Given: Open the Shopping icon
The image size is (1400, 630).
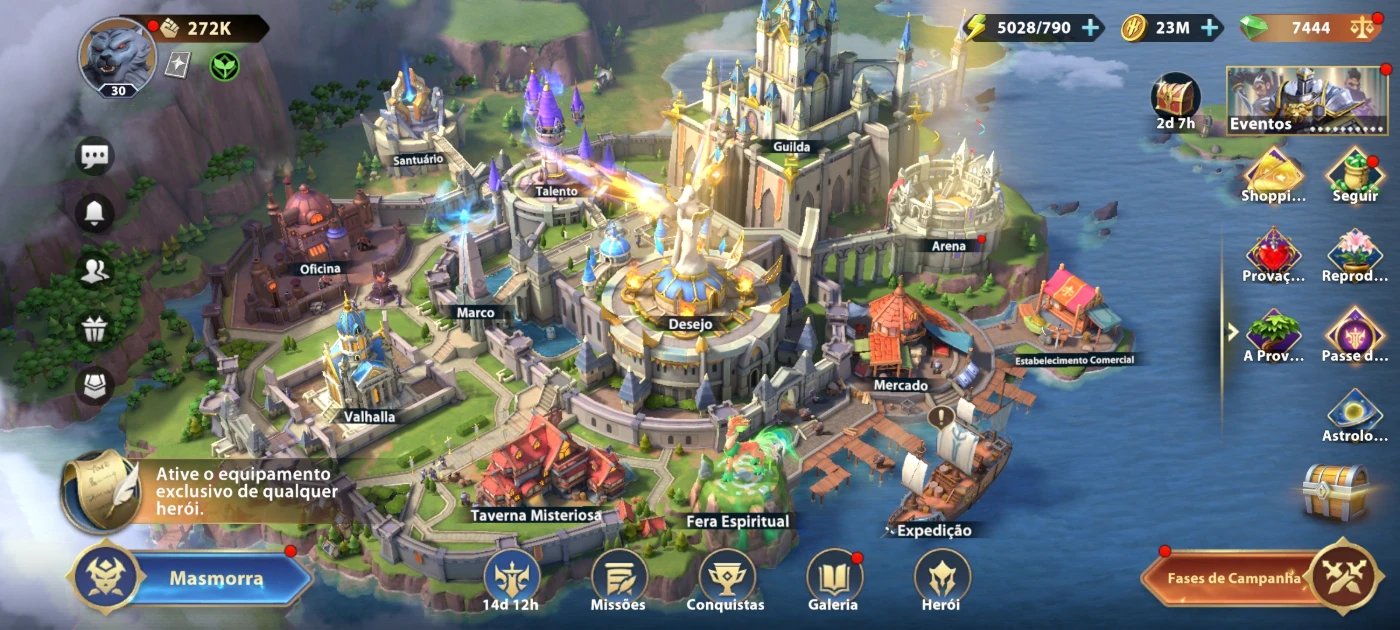Looking at the screenshot, I should click(x=1273, y=174).
